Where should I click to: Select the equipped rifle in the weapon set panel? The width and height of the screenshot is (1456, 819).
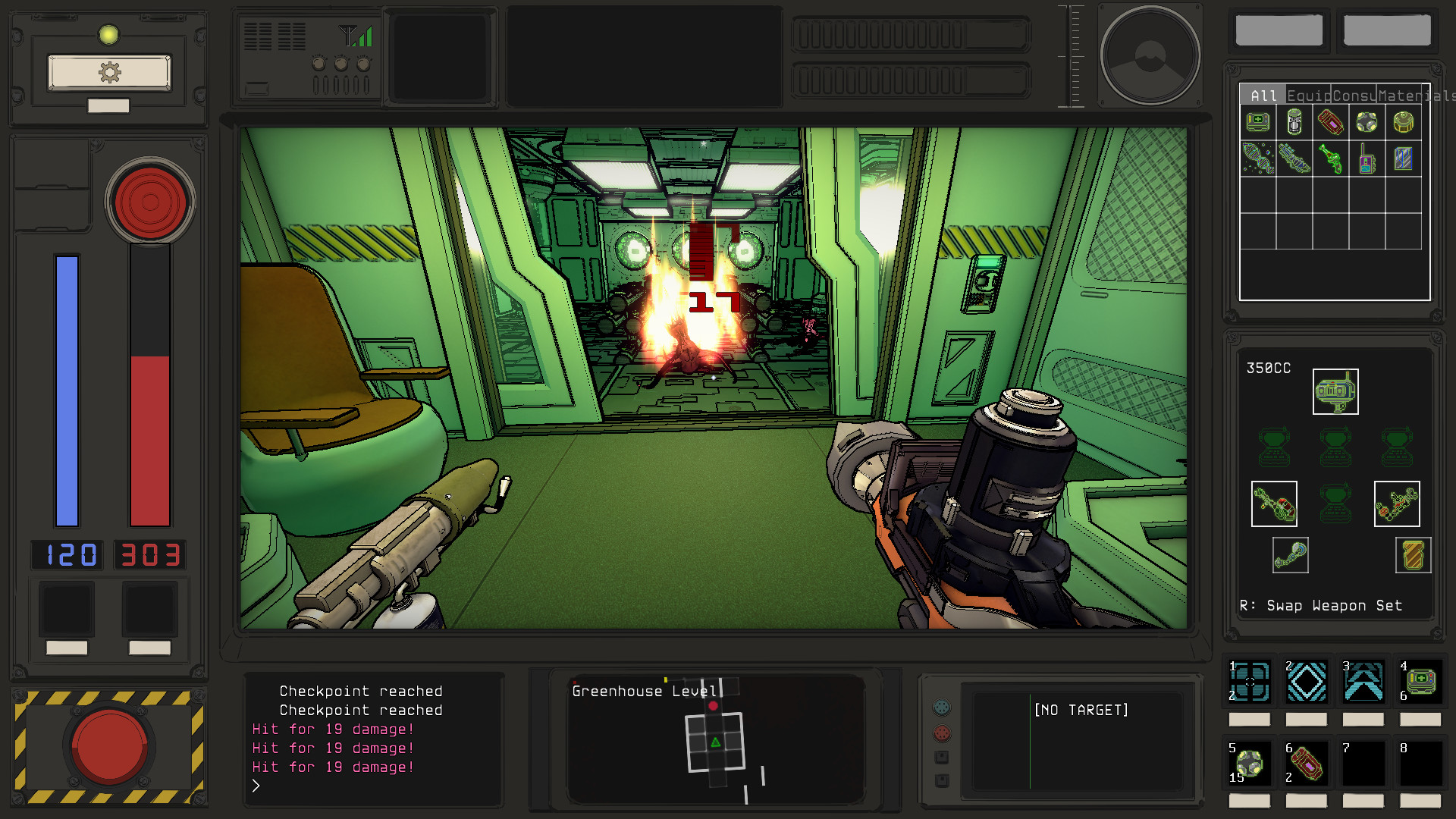pos(1274,503)
